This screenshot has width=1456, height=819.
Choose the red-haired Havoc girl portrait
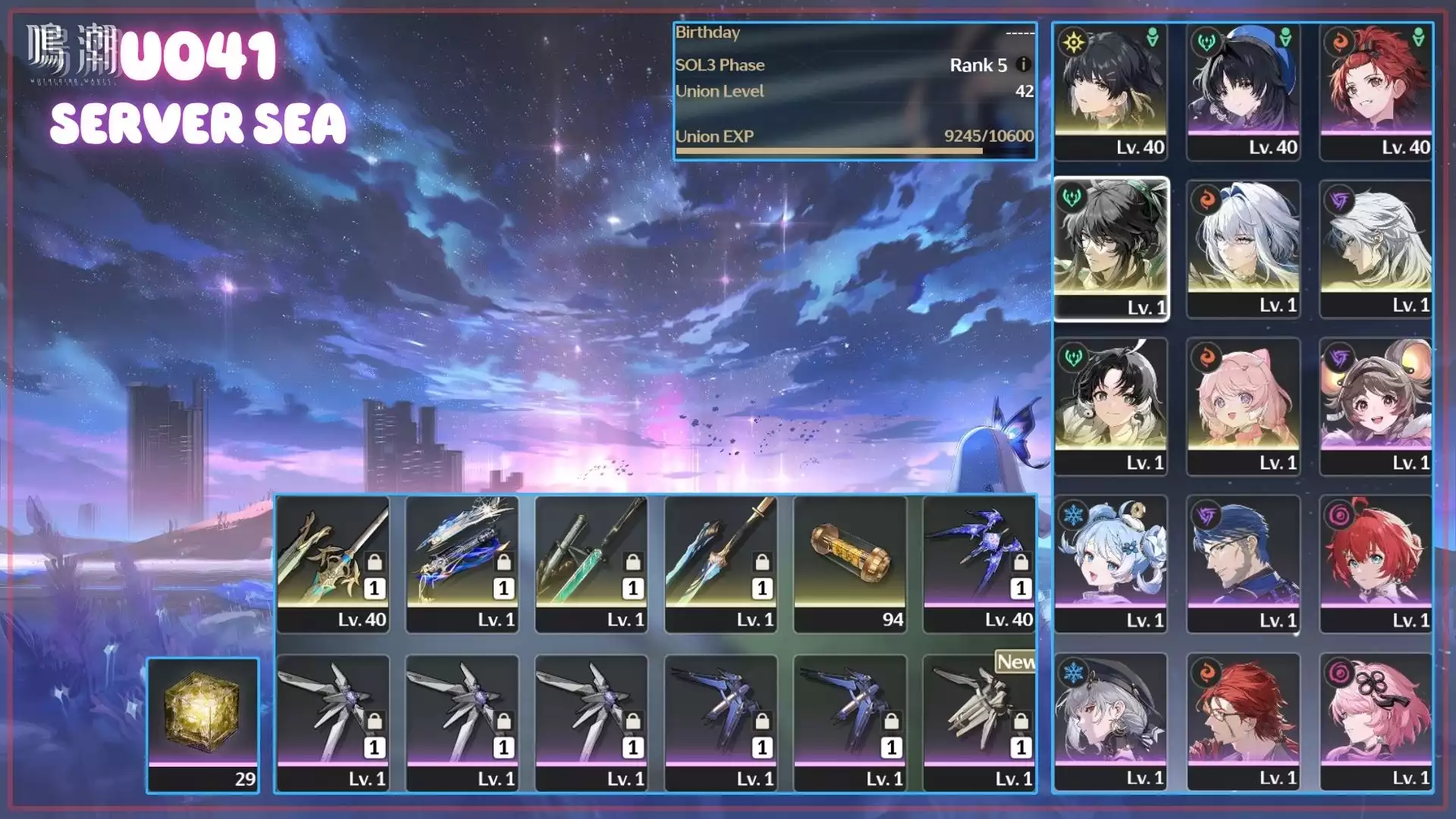click(x=1376, y=564)
